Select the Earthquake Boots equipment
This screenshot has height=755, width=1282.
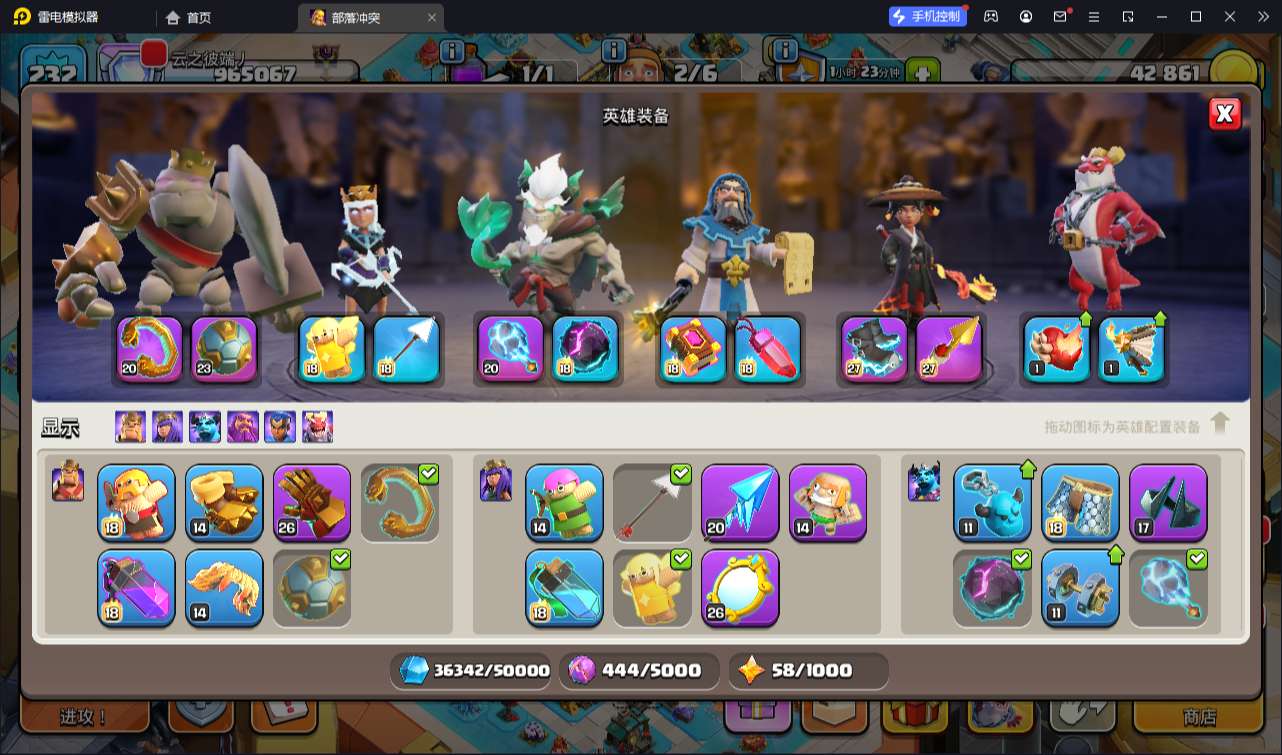[224, 502]
